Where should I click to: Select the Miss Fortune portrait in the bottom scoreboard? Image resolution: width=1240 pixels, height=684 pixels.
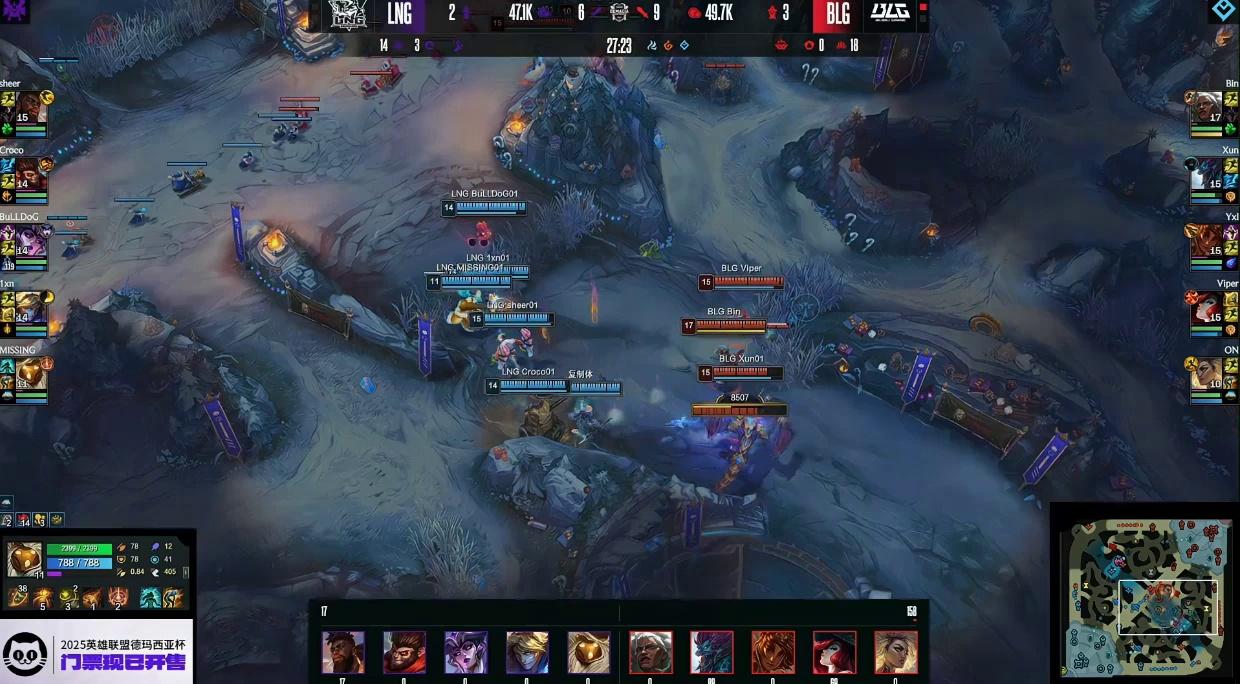coord(834,652)
